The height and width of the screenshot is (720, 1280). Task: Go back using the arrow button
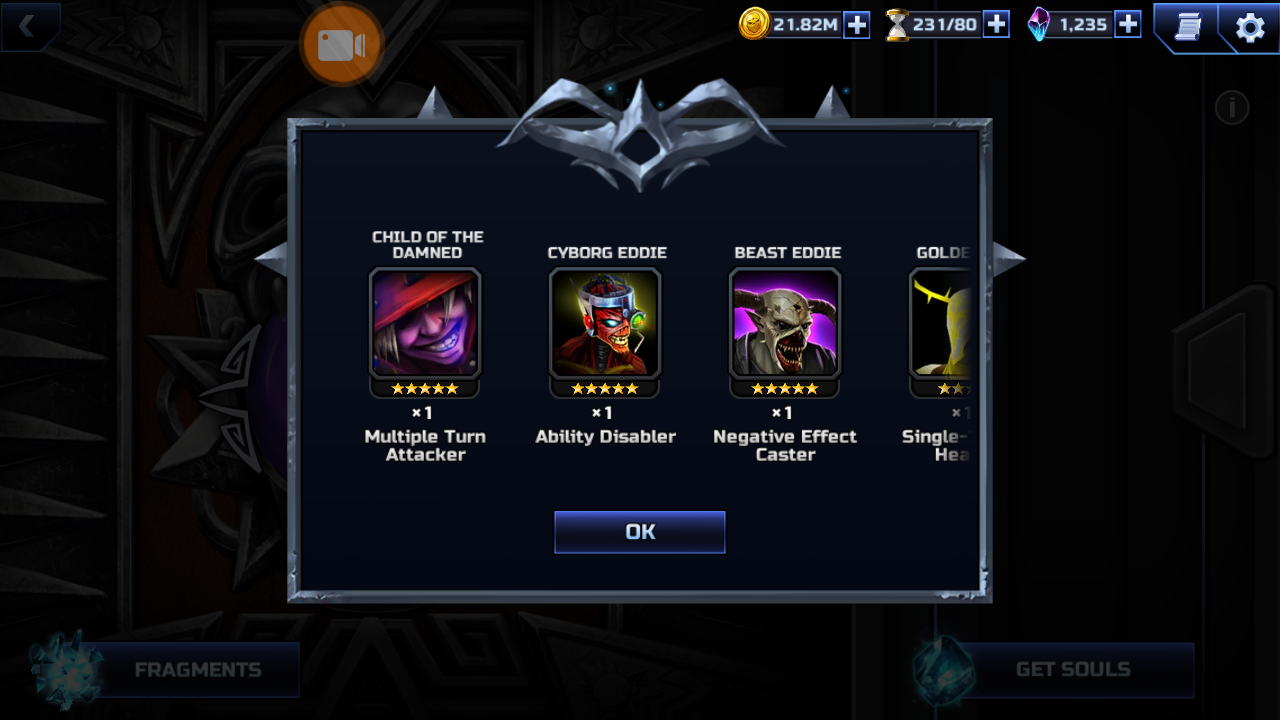click(28, 27)
